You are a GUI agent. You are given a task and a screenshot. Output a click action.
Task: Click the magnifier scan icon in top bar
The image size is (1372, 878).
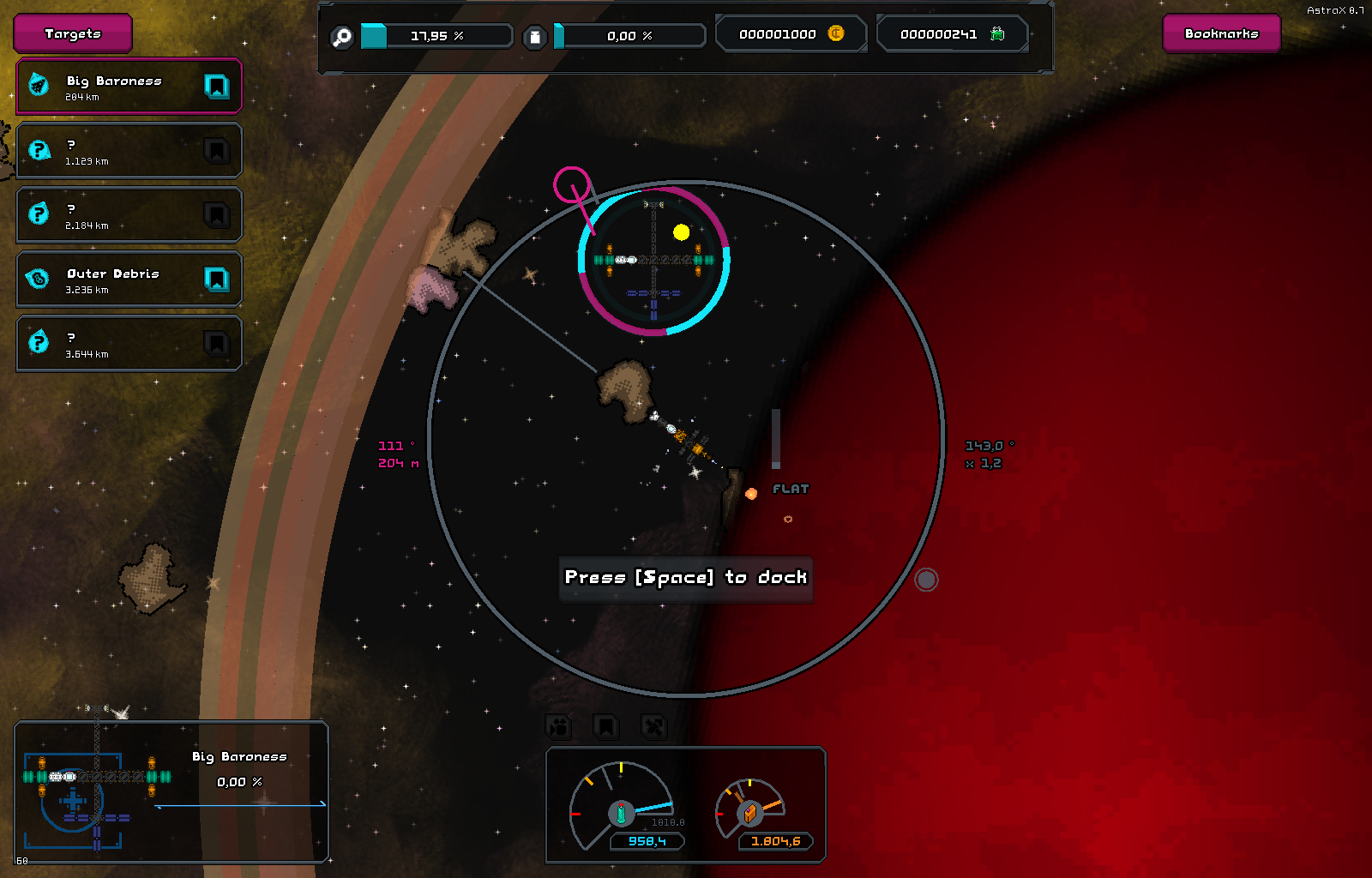(342, 37)
